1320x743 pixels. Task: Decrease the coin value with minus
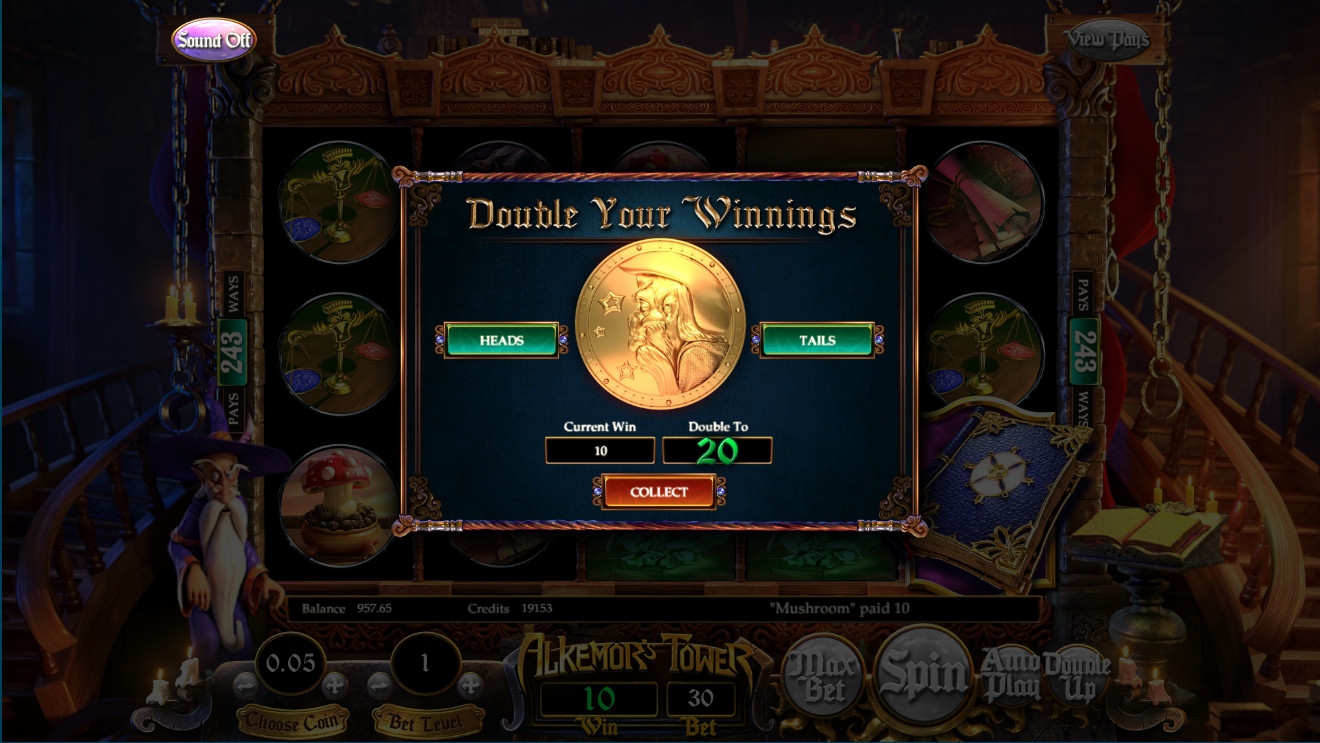(246, 685)
